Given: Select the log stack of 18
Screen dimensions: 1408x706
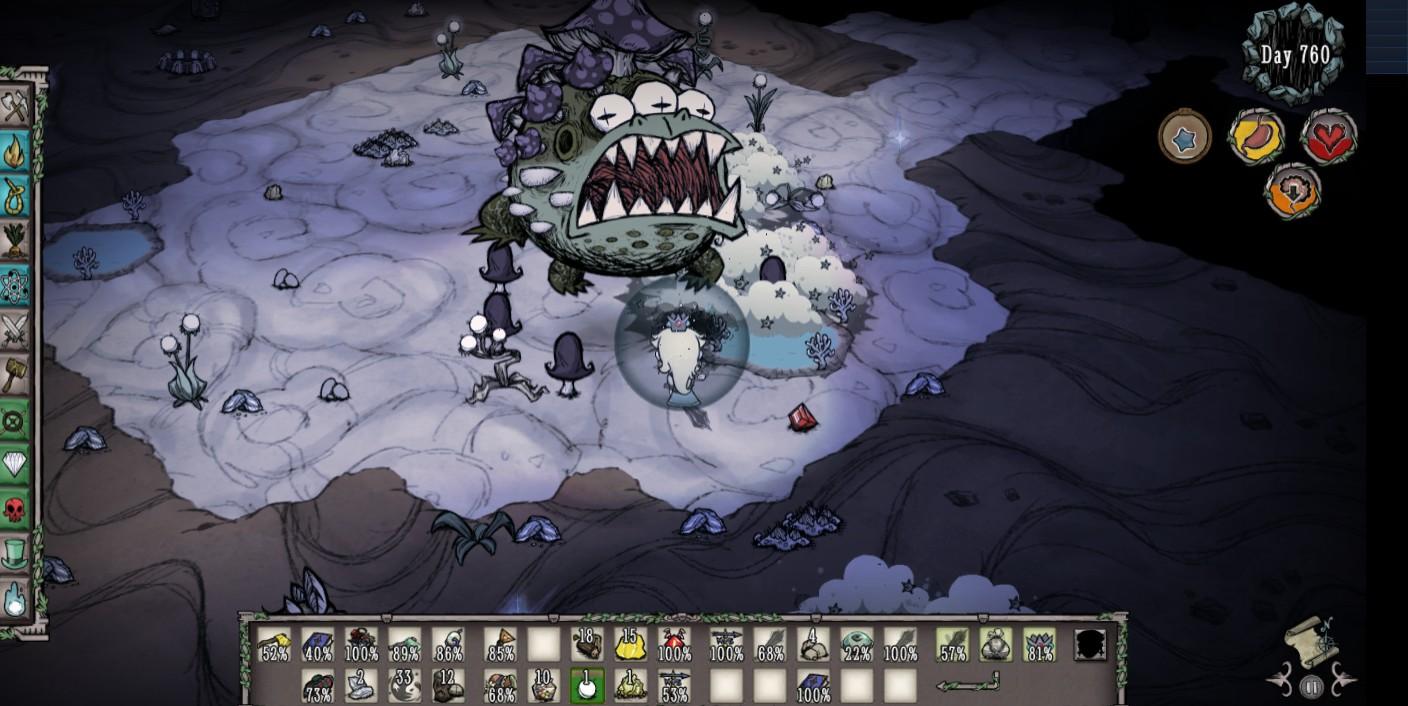Looking at the screenshot, I should tap(587, 645).
